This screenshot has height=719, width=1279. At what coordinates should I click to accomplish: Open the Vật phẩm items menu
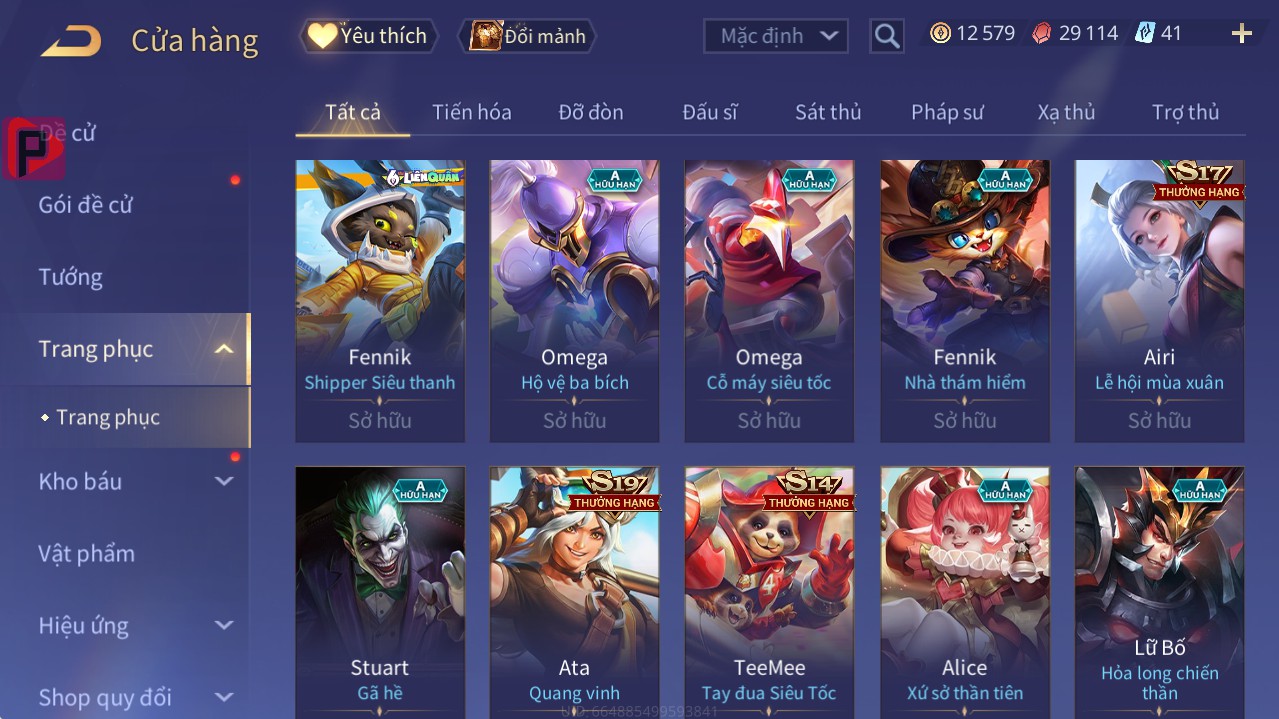pyautogui.click(x=87, y=553)
